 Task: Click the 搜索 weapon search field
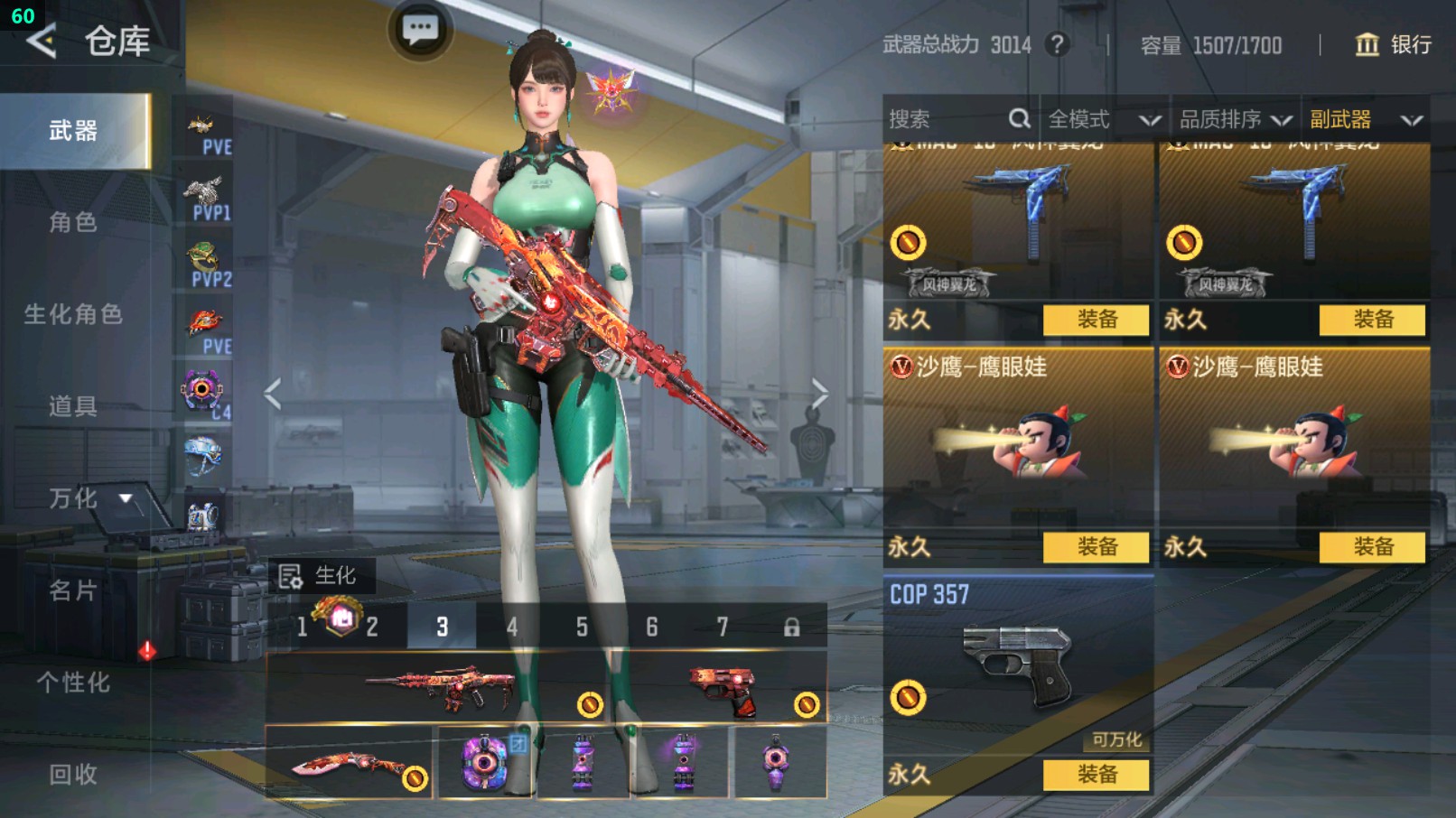(948, 119)
